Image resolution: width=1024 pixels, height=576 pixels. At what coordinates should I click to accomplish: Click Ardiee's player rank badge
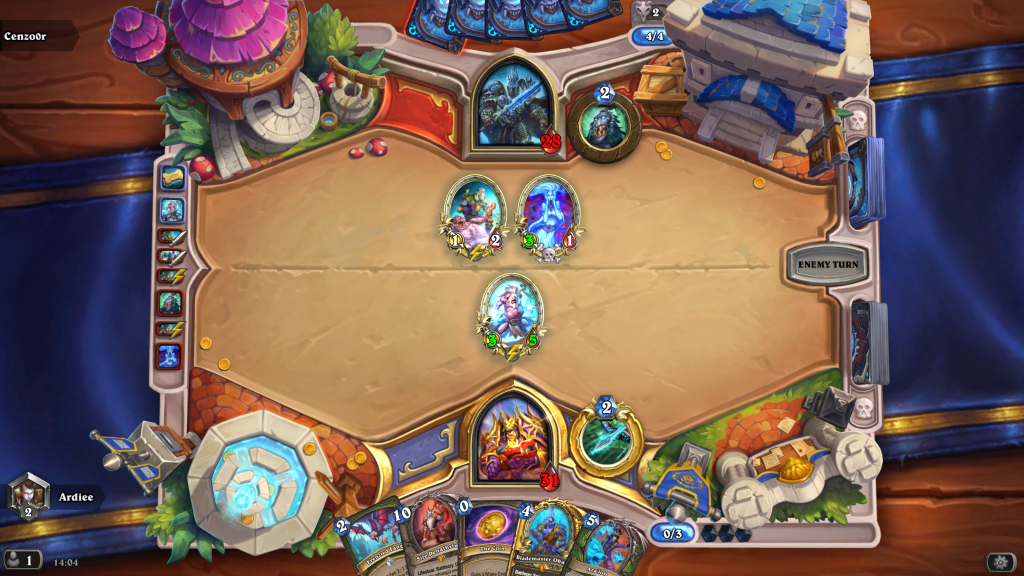[x=28, y=496]
